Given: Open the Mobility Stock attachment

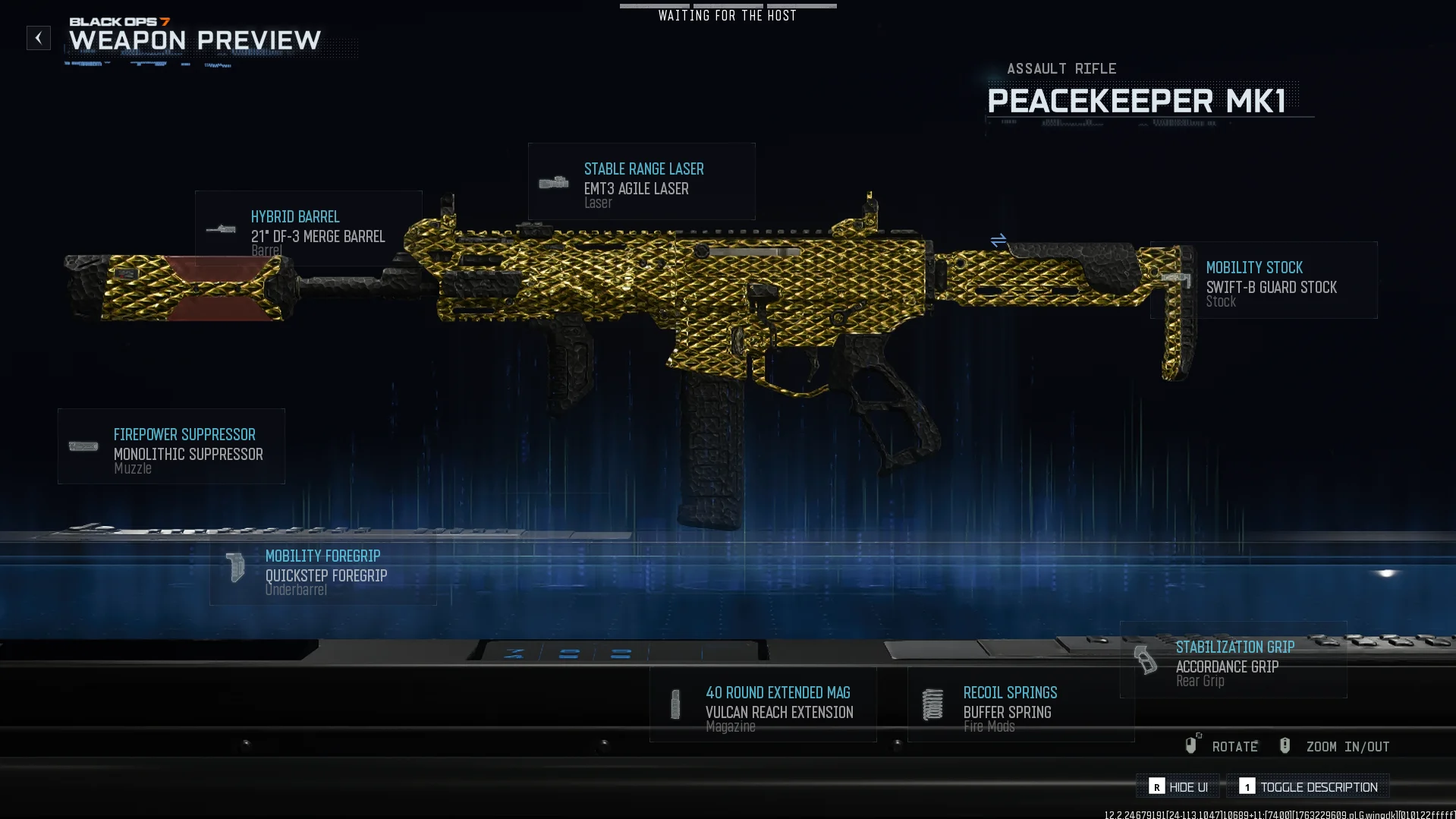Looking at the screenshot, I should 1264,280.
